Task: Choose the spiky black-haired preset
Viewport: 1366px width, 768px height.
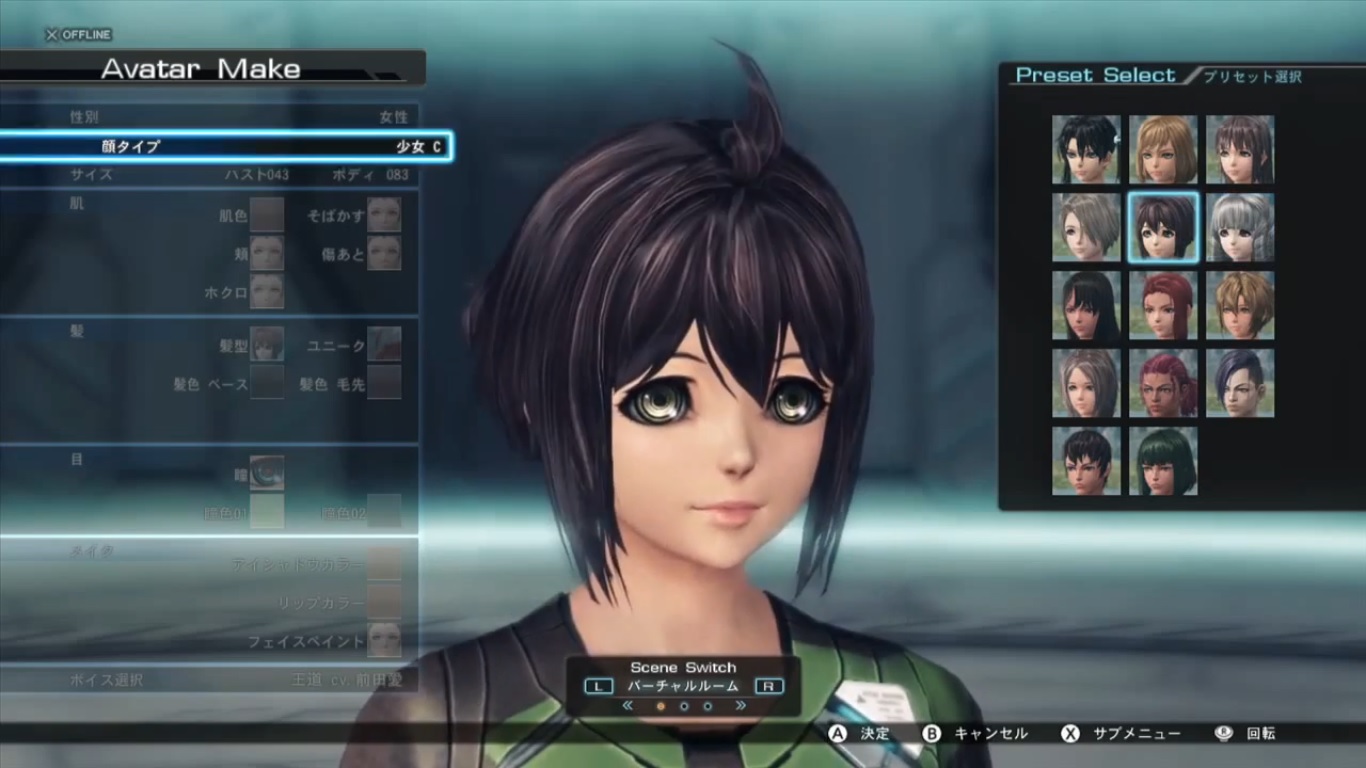Action: point(1085,150)
